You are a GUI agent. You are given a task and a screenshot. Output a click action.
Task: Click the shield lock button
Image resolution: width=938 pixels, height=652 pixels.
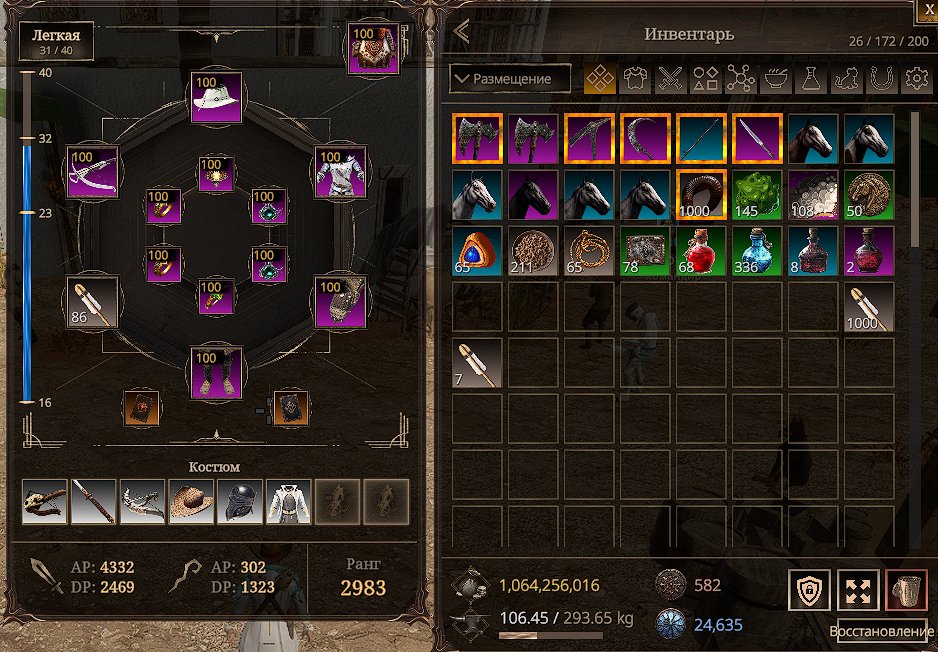pos(808,590)
